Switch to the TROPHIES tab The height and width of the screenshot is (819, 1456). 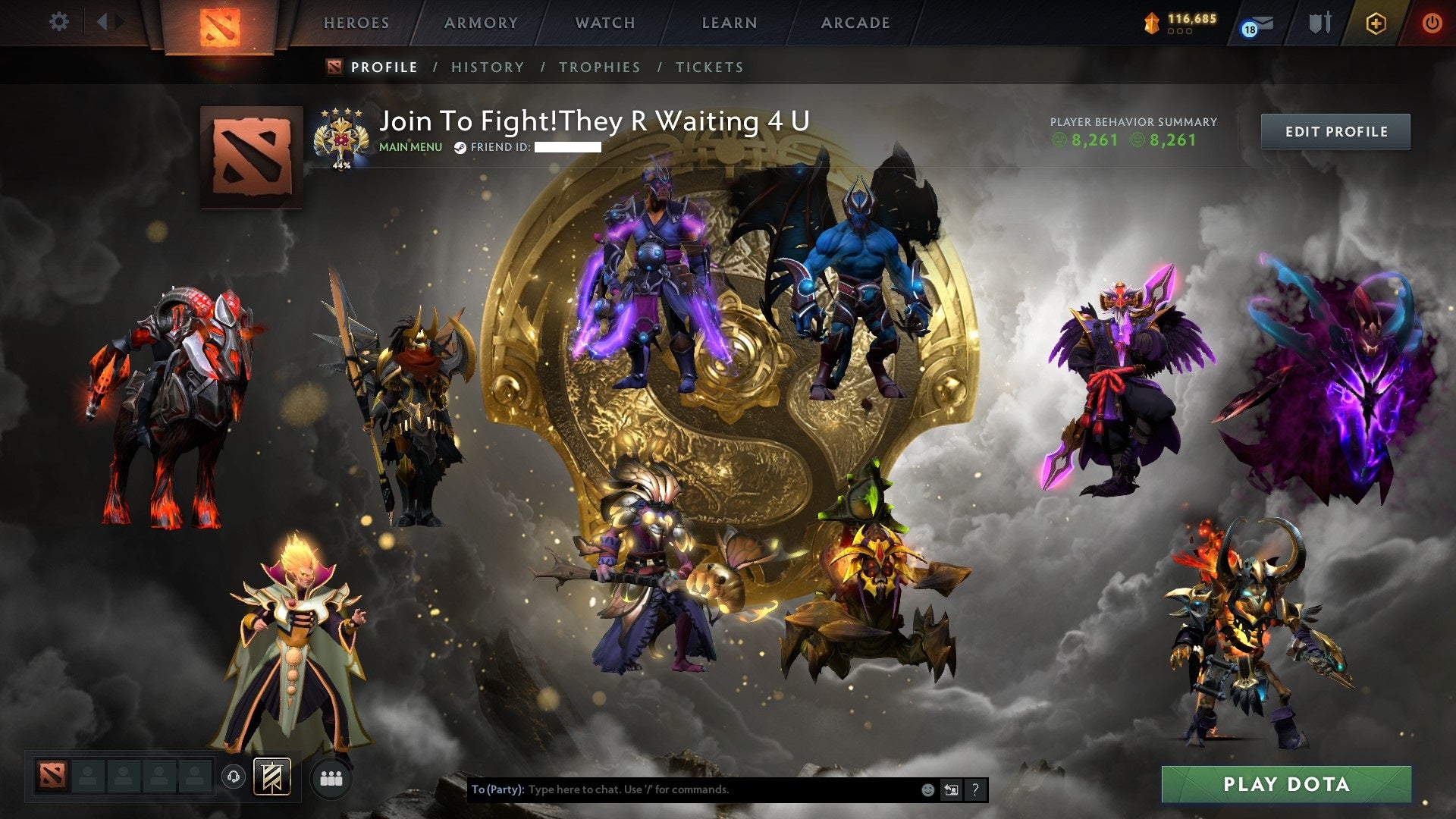(x=599, y=67)
